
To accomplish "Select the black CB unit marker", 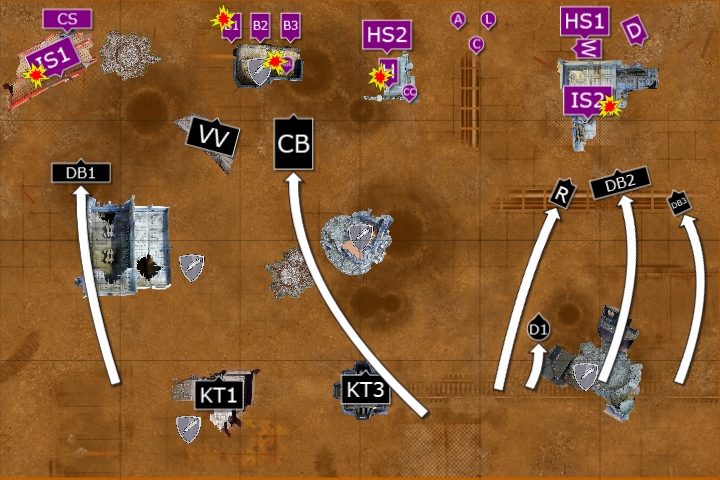I will (294, 143).
